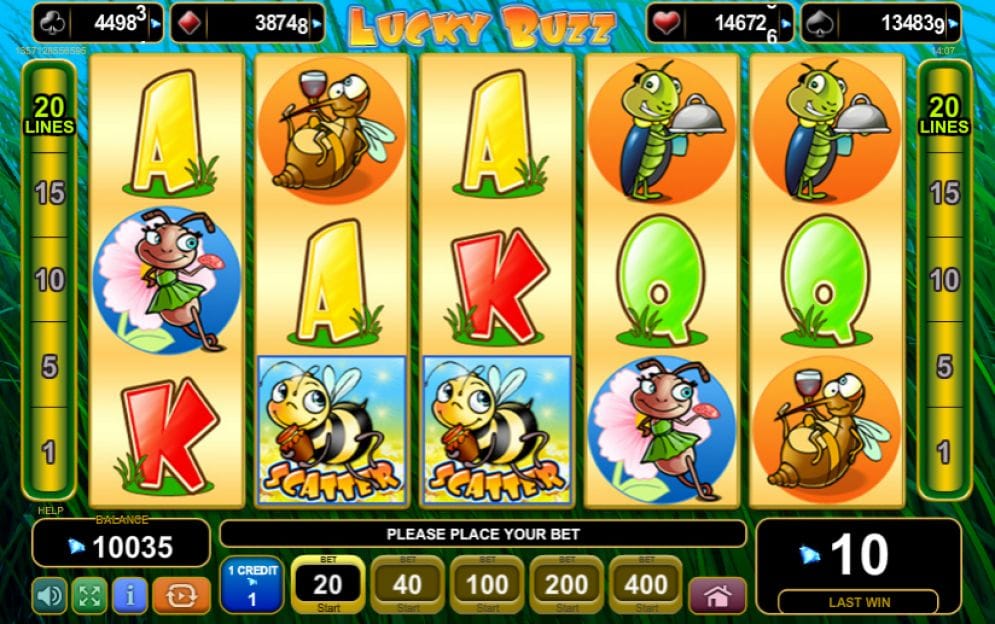The height and width of the screenshot is (624, 995).
Task: Place the 40 bet and start
Action: click(x=407, y=585)
